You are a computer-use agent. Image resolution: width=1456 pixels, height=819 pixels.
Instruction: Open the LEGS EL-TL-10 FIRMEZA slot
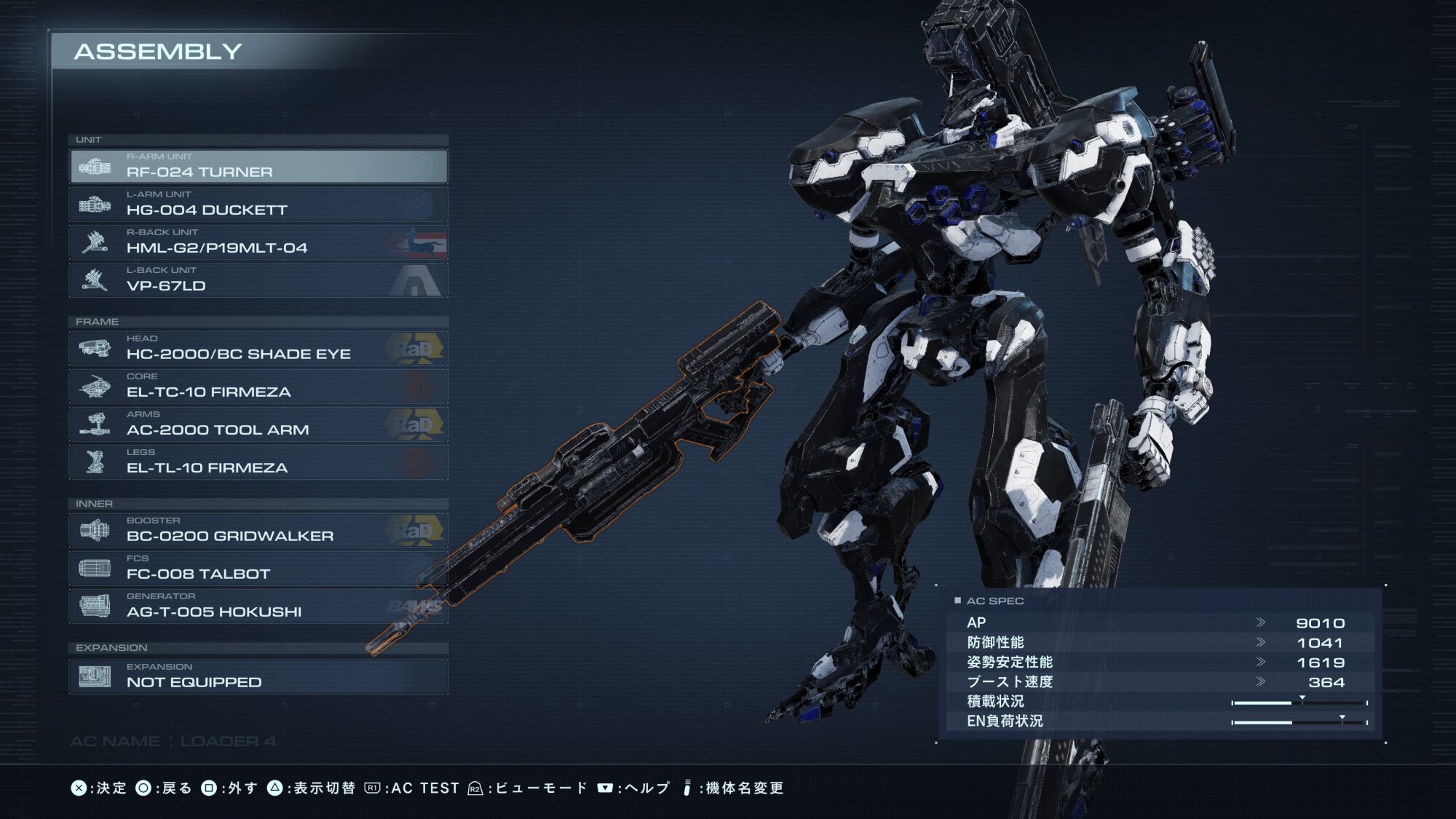[x=258, y=462]
